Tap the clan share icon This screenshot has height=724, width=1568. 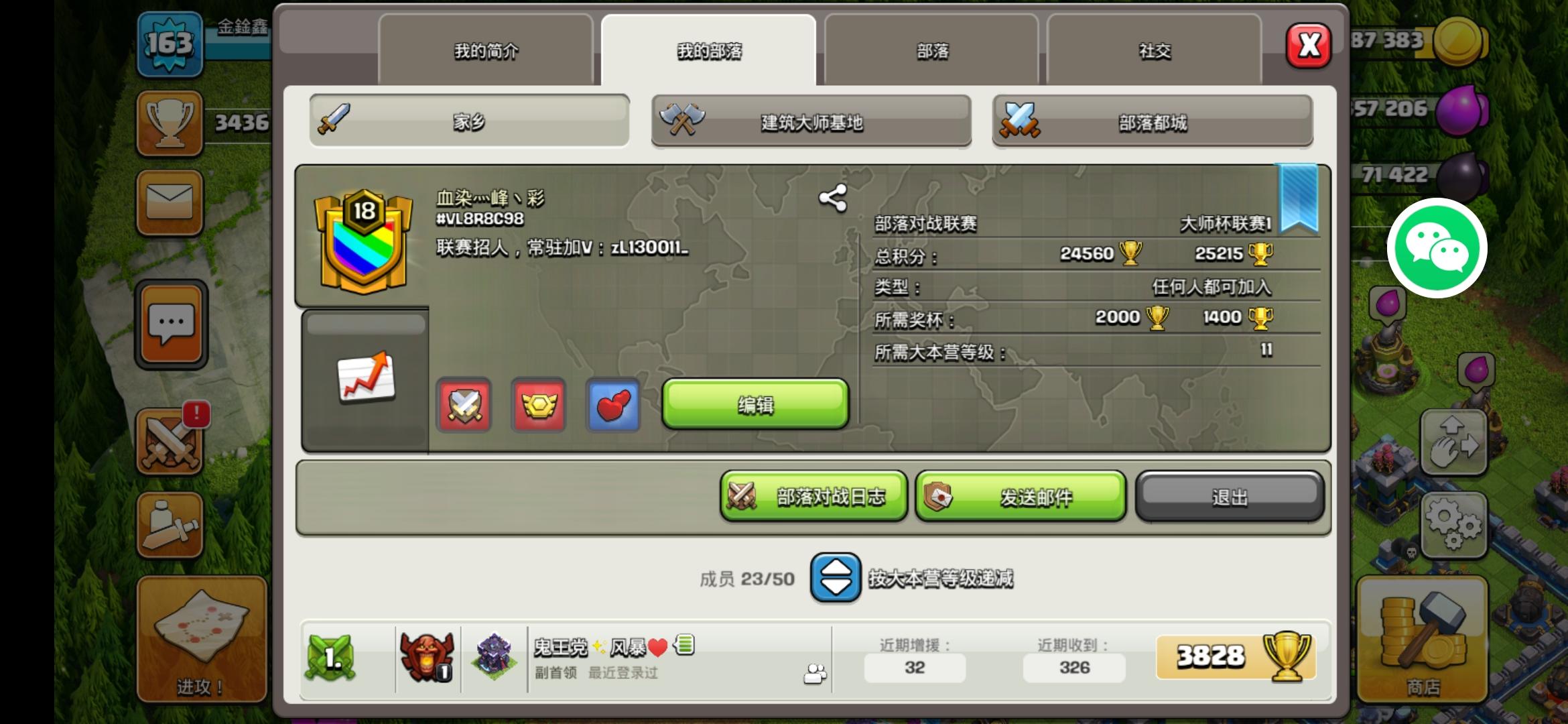click(x=832, y=196)
